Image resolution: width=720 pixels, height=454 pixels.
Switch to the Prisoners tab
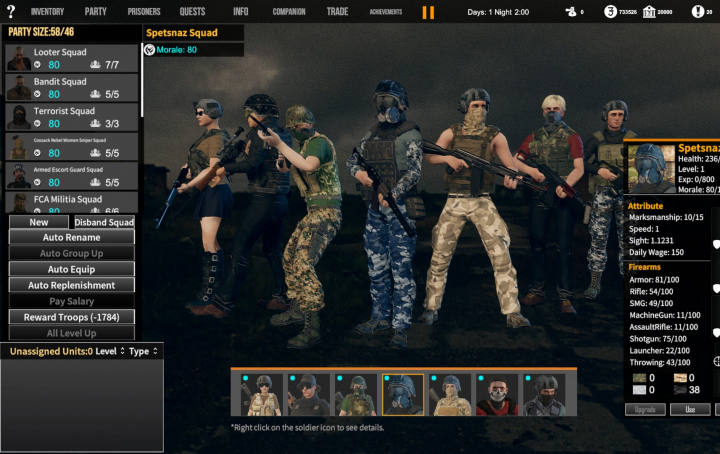(144, 12)
